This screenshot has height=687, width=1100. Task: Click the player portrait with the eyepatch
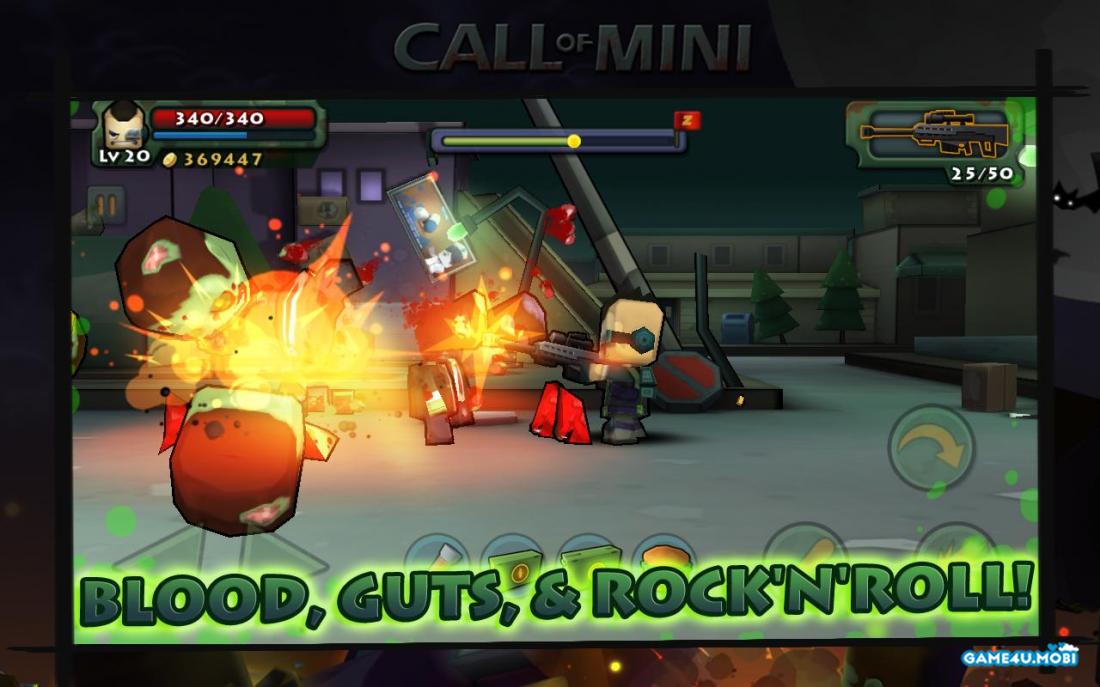tap(124, 126)
